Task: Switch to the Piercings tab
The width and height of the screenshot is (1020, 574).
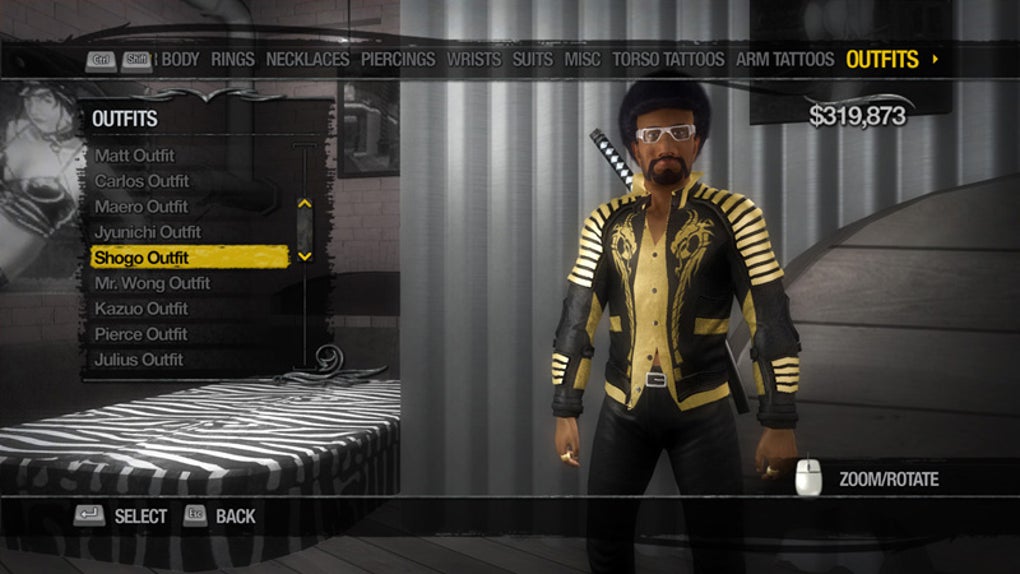Action: point(398,59)
